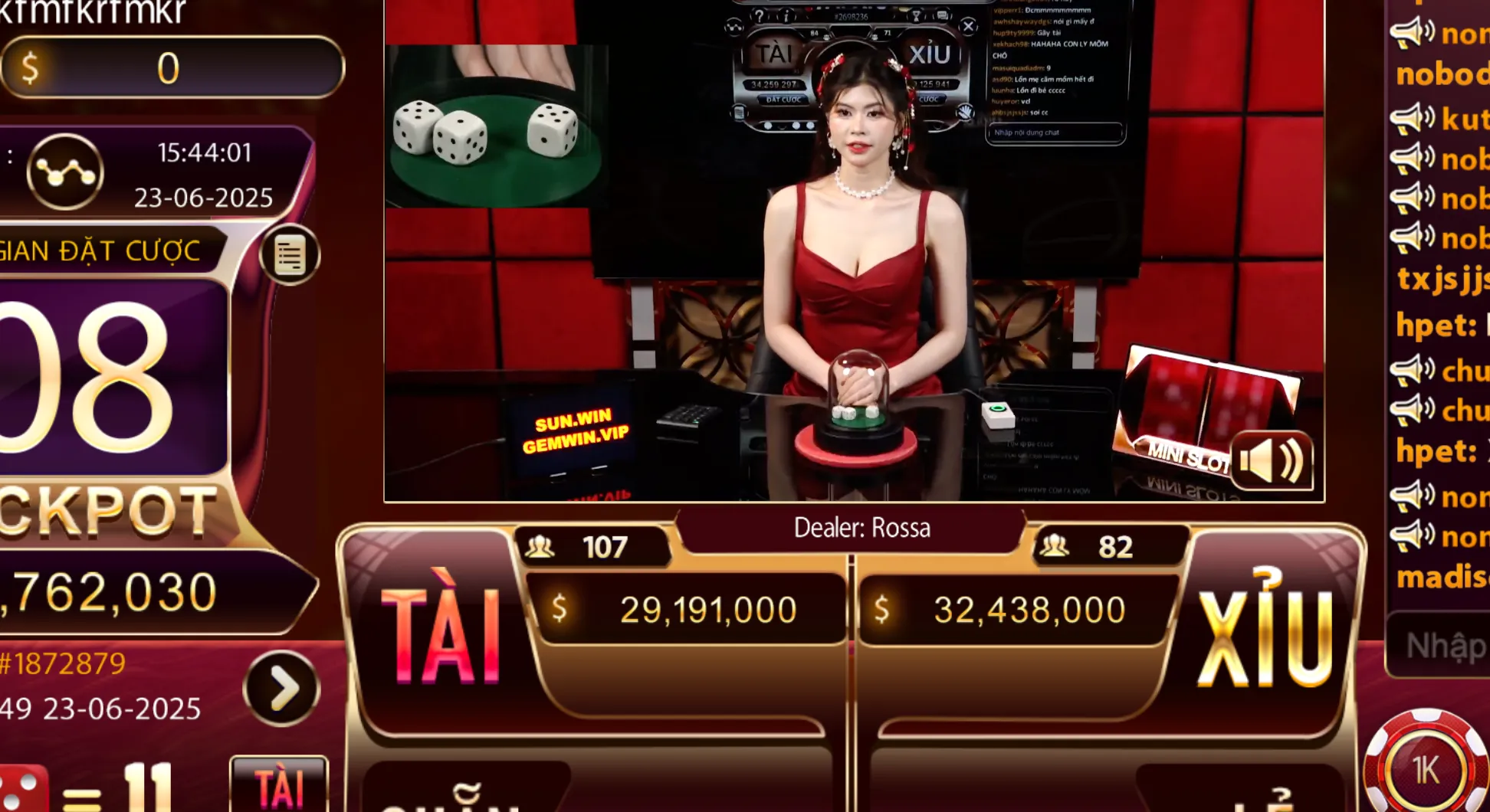
Task: Open the game info (i) panel
Action: [786, 15]
